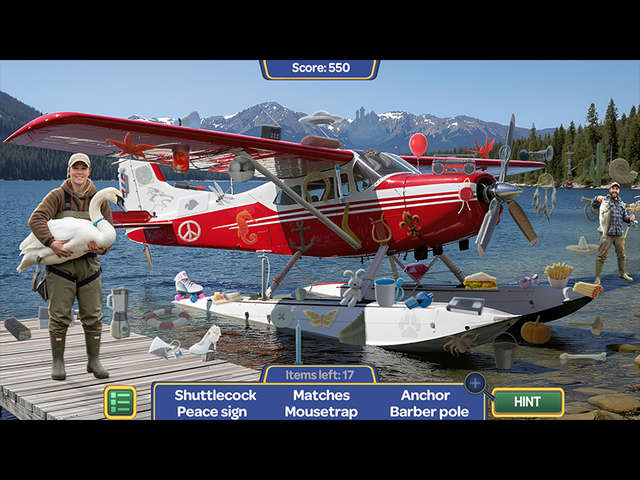Image resolution: width=640 pixels, height=480 pixels.
Task: Select the Shuttlecock entry in the item list
Action: 215,395
